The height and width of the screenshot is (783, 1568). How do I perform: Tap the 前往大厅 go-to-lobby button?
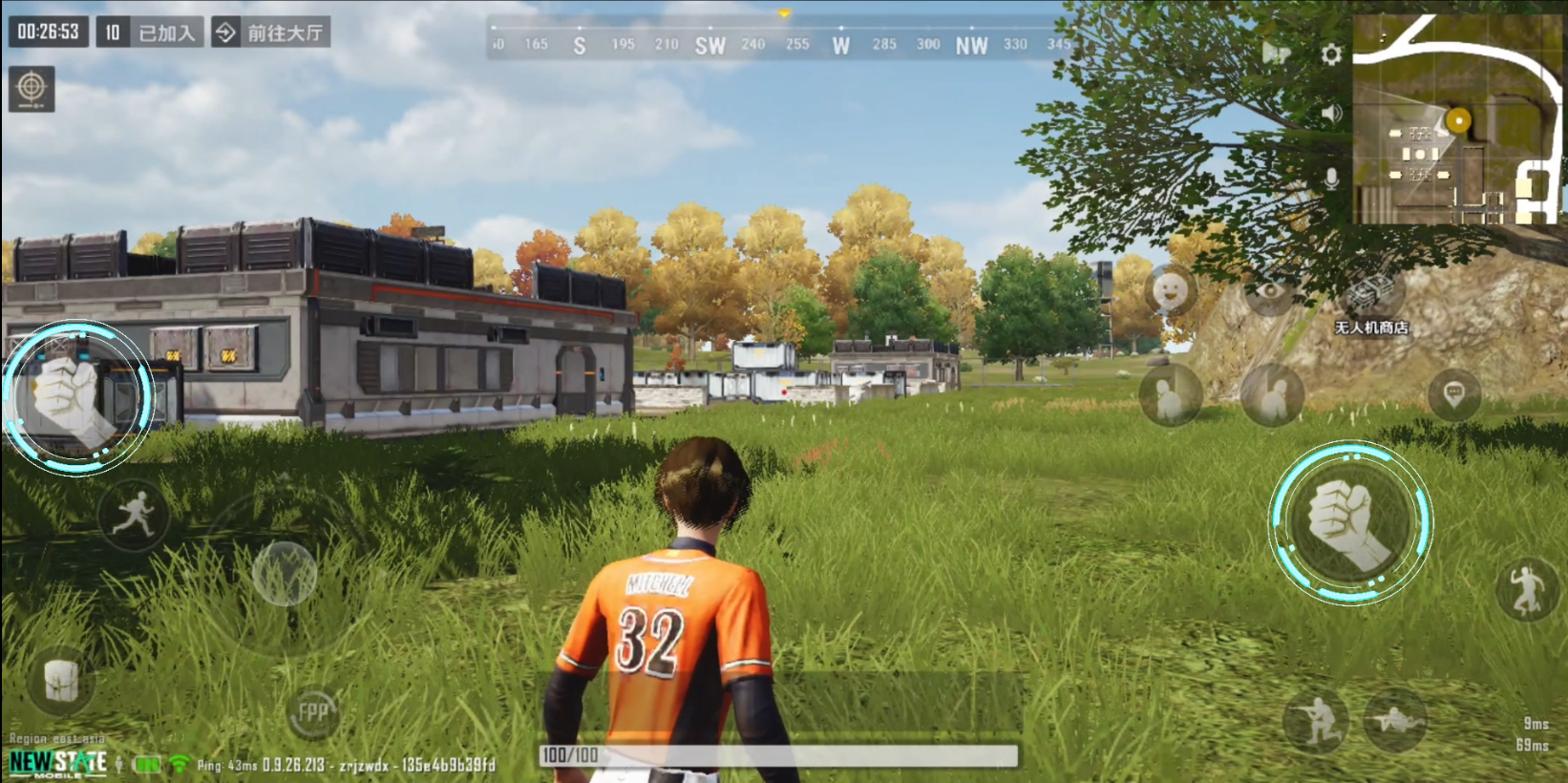pos(271,32)
